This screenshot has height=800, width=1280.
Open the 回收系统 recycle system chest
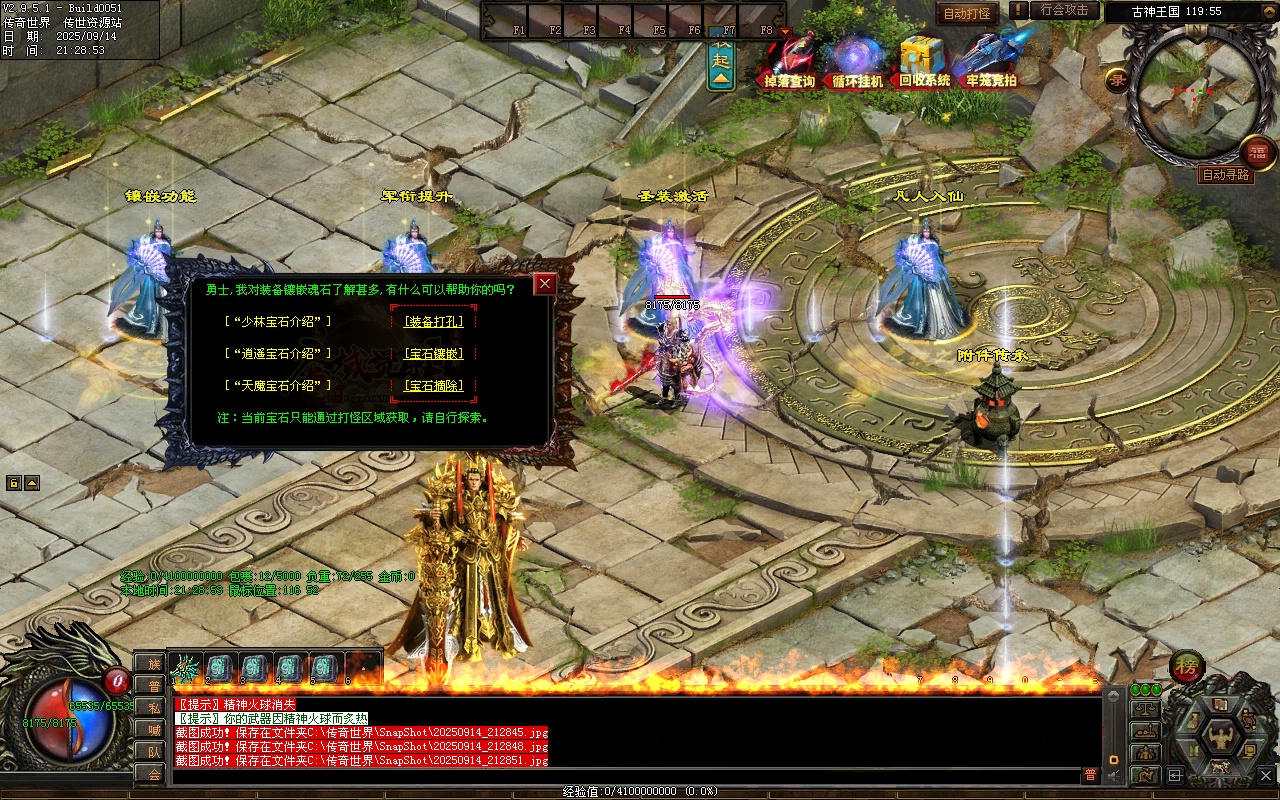pos(924,62)
